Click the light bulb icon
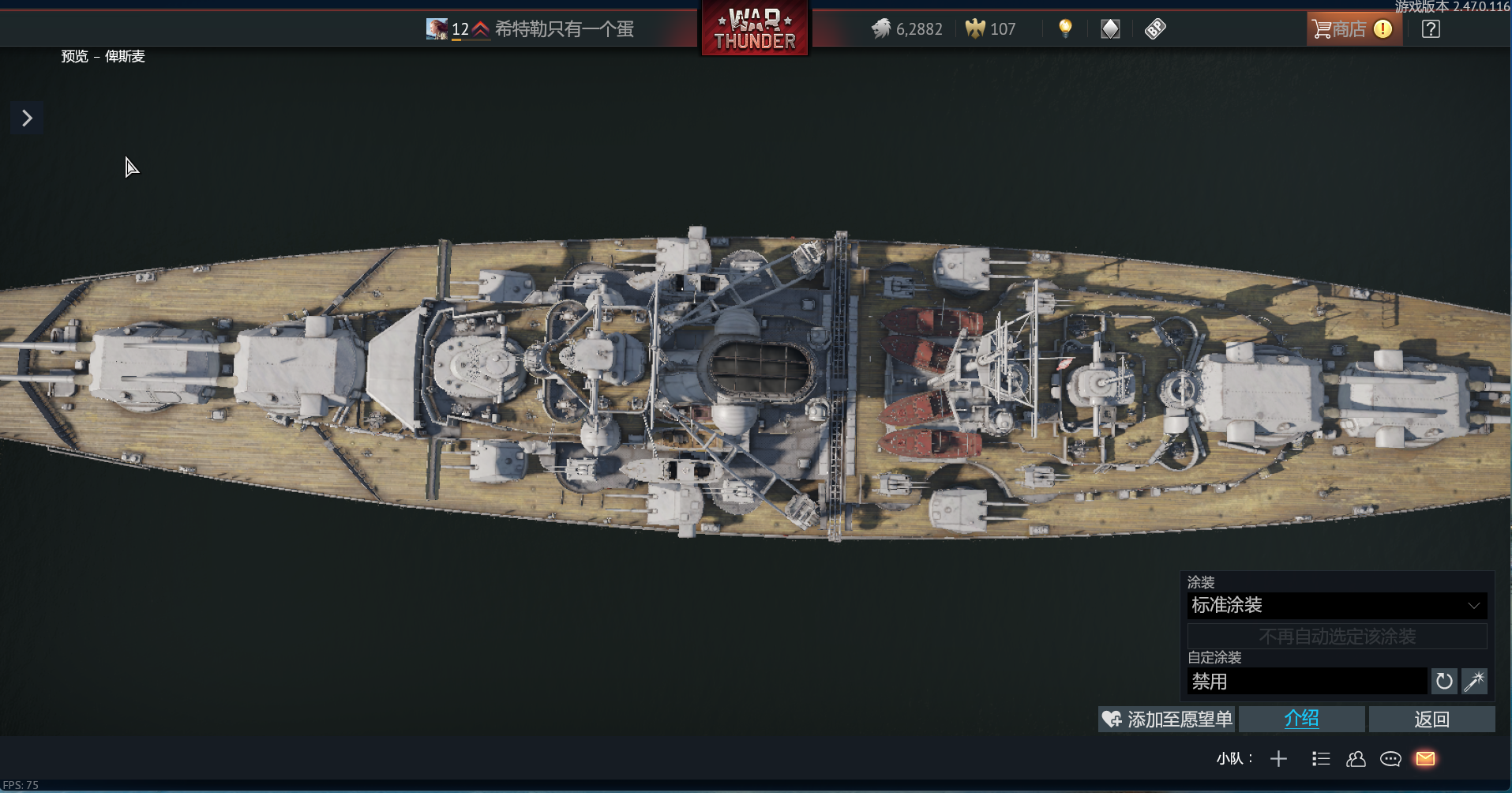Screen dimensions: 1512x793 click(1065, 29)
